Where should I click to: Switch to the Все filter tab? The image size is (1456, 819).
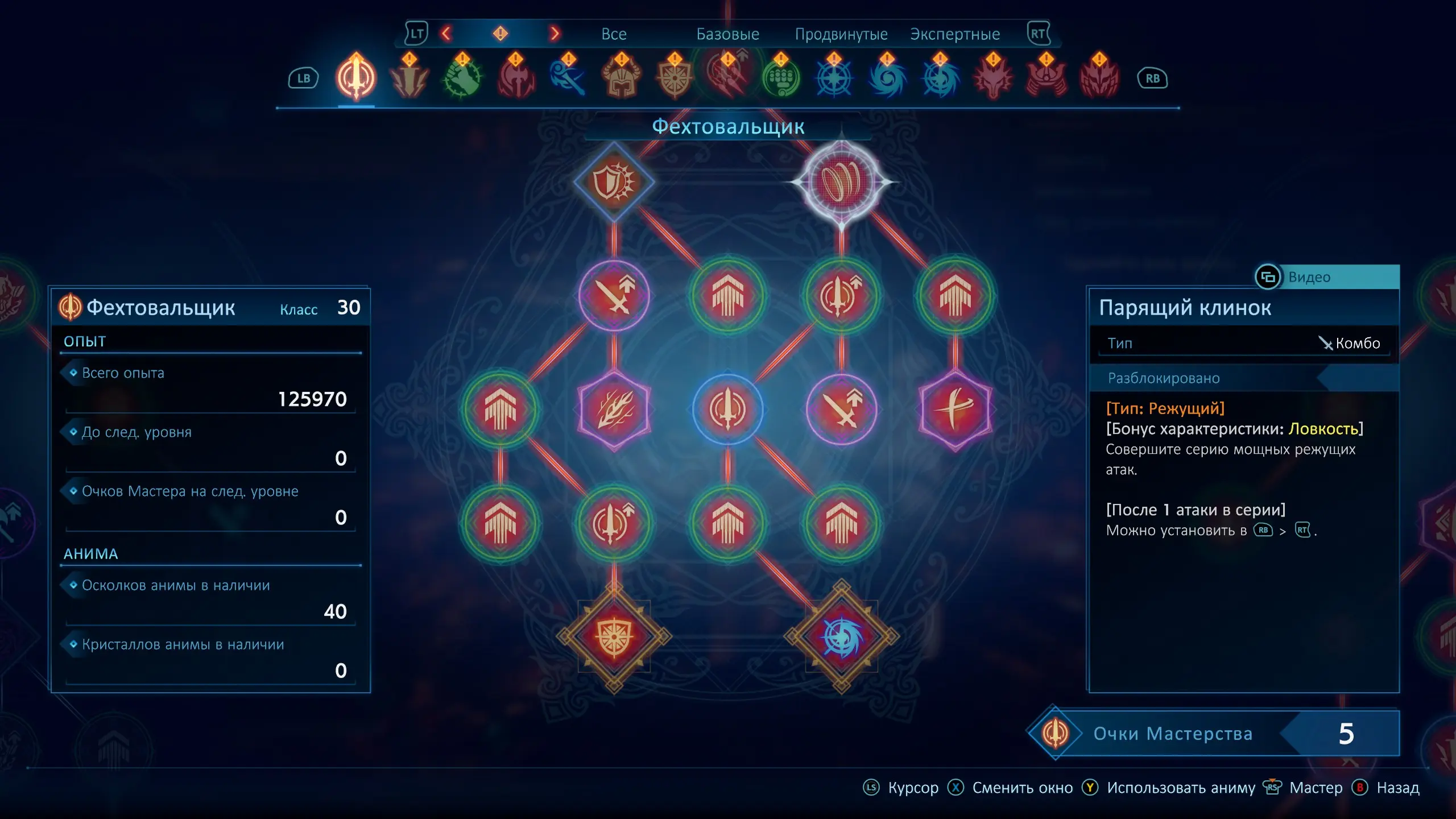614,34
